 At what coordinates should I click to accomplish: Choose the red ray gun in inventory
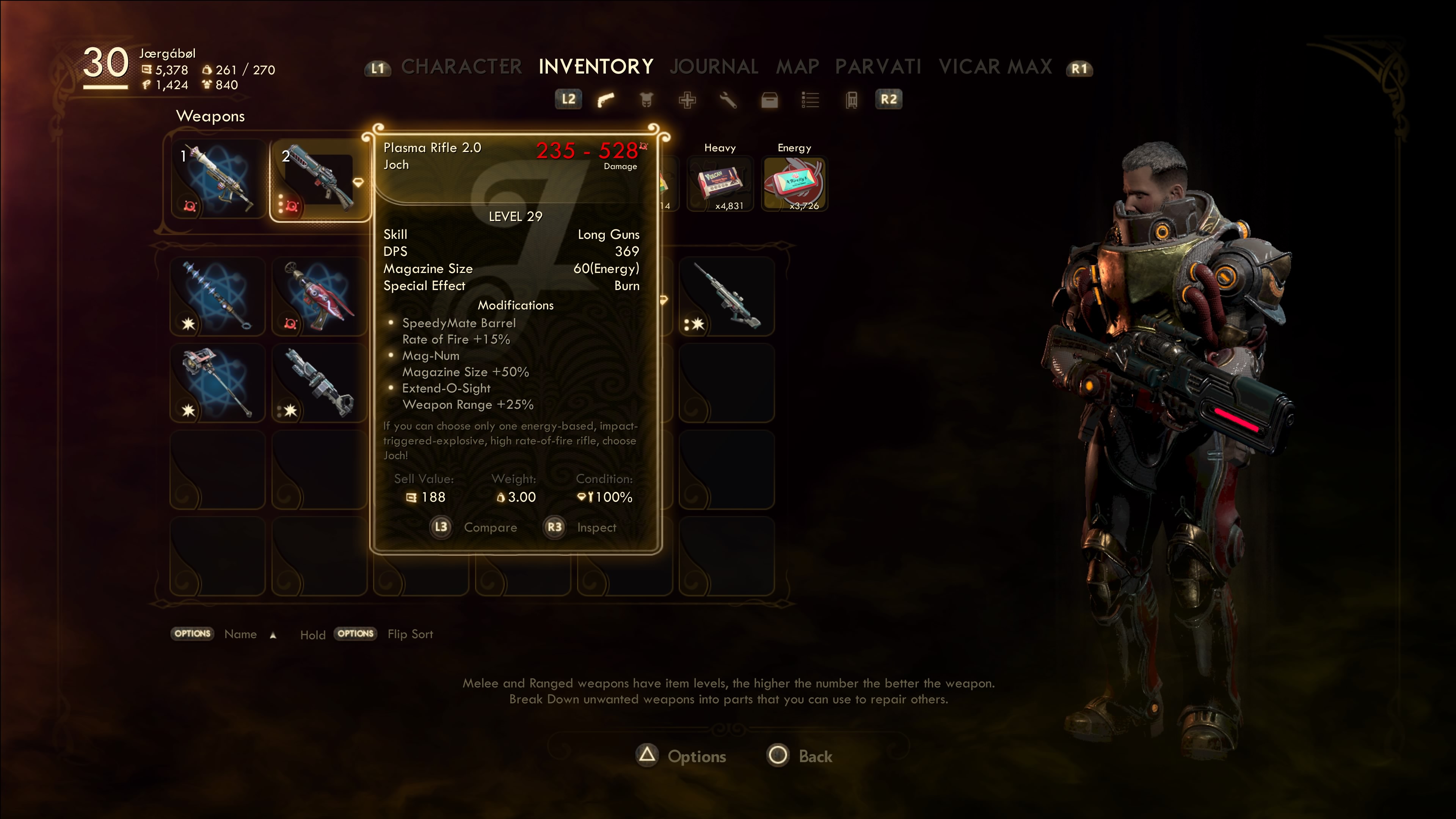tap(319, 296)
